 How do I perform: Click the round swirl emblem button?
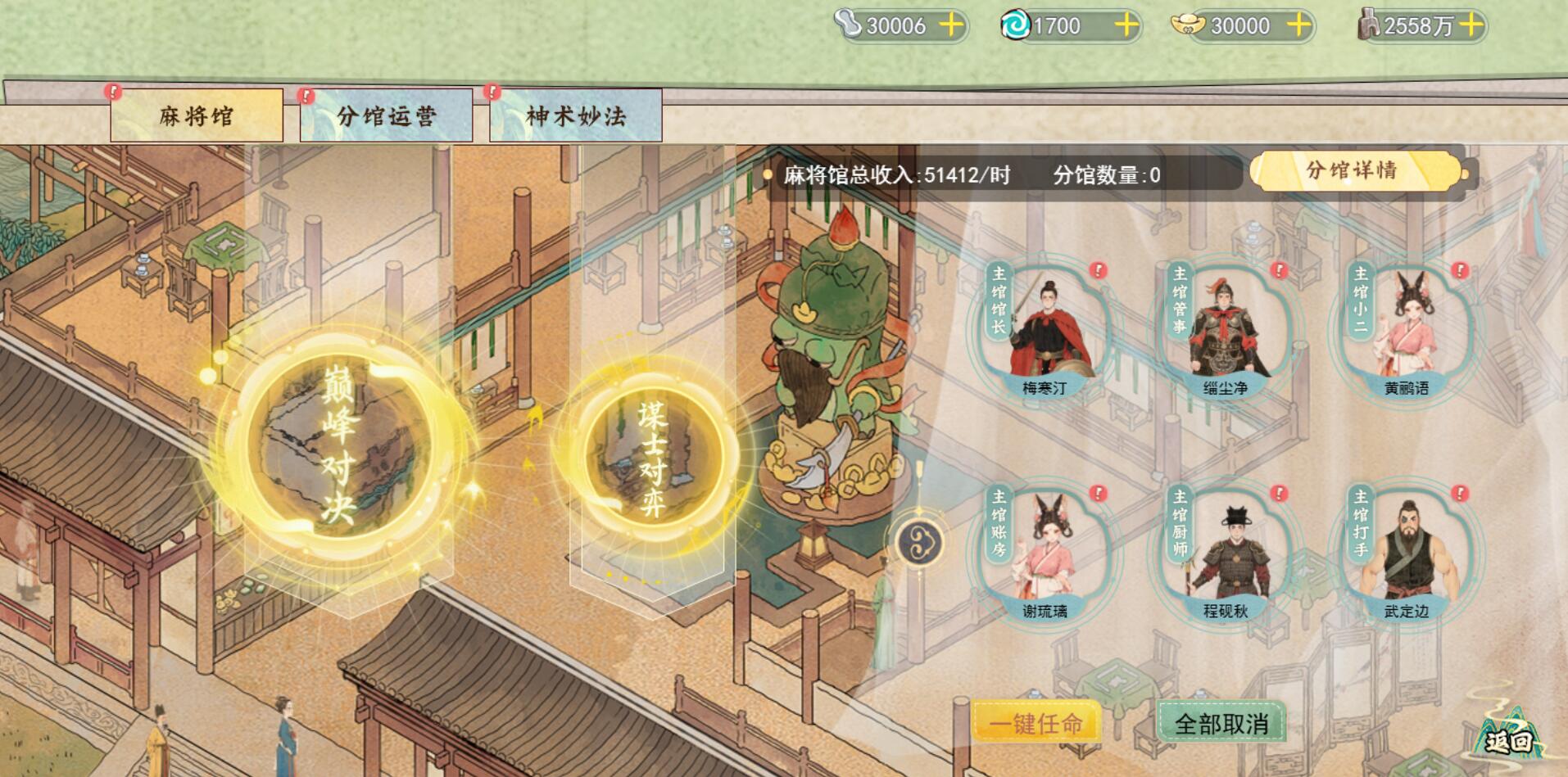918,542
